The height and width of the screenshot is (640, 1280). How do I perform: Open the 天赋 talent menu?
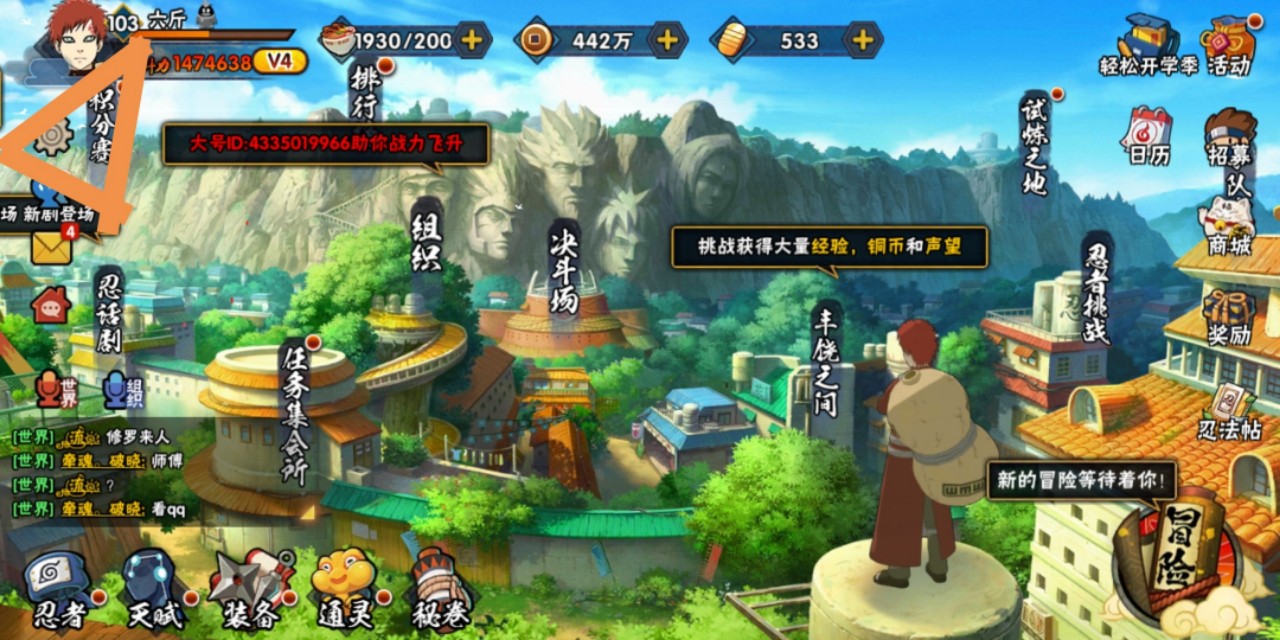coord(151,590)
